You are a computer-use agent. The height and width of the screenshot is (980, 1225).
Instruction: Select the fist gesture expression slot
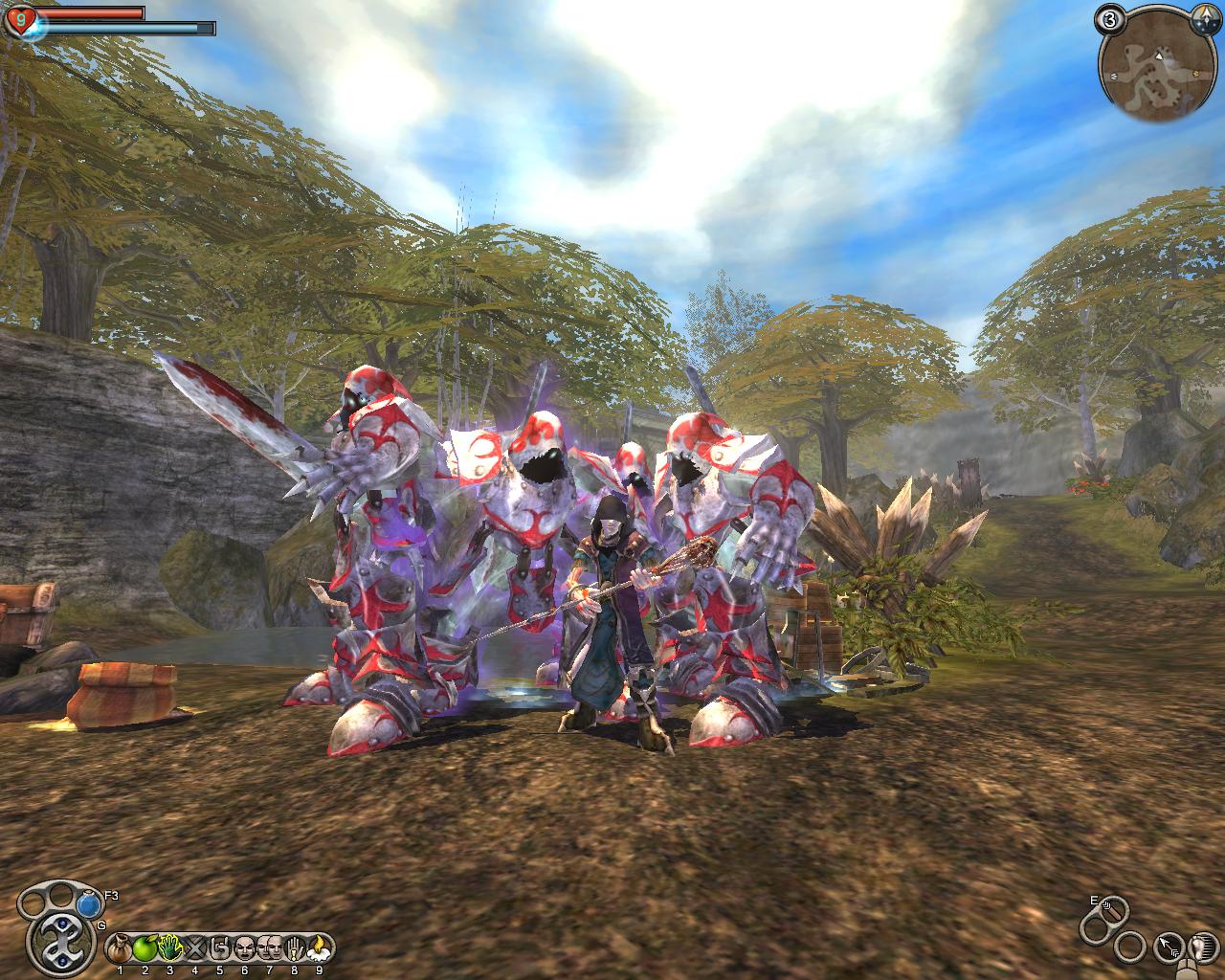click(219, 948)
